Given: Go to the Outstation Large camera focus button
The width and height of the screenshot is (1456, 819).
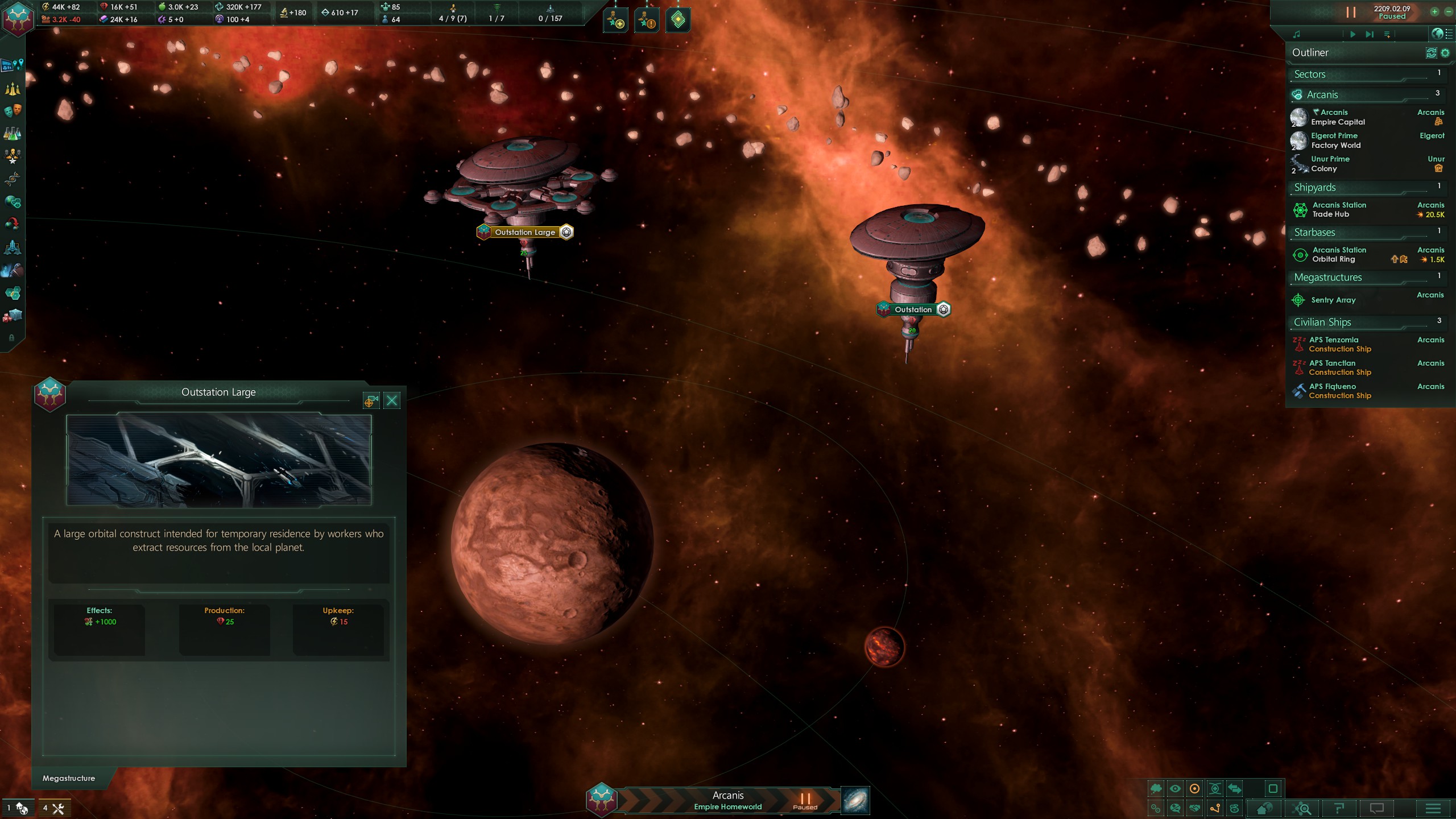Looking at the screenshot, I should point(371,401).
